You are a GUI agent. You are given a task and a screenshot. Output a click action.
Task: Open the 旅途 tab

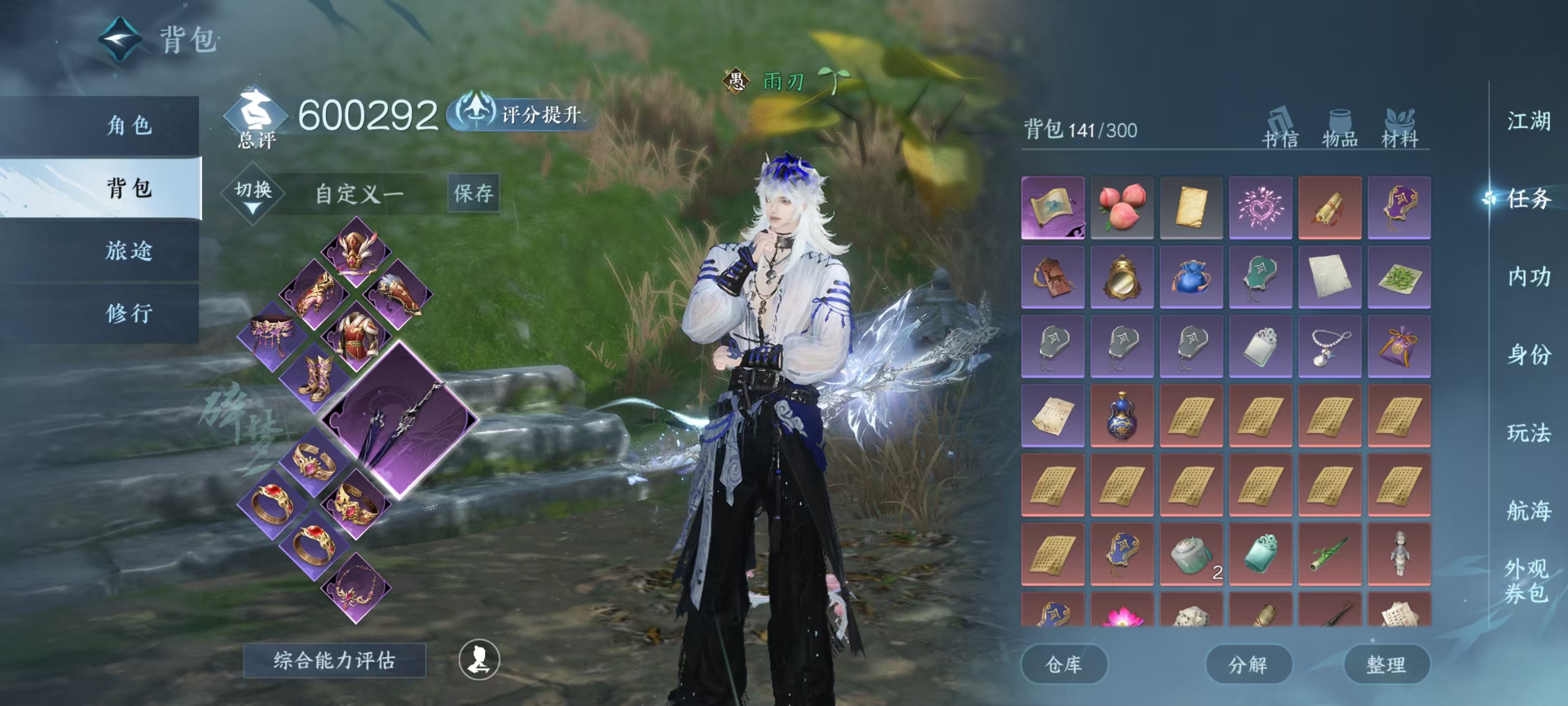128,250
